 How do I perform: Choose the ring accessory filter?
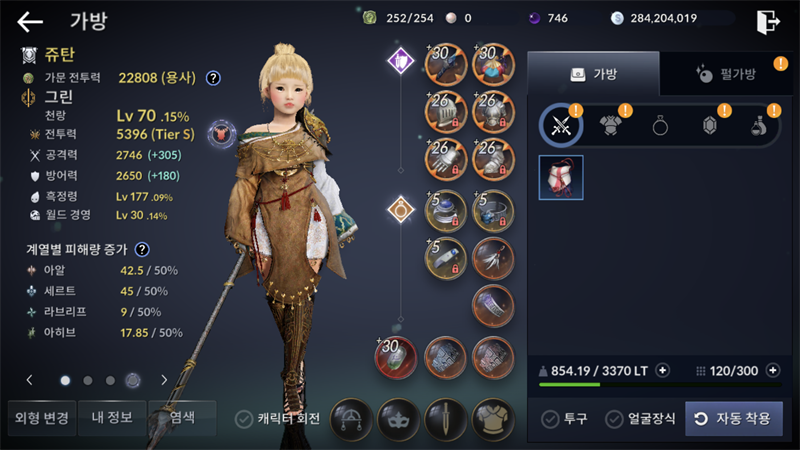point(660,126)
